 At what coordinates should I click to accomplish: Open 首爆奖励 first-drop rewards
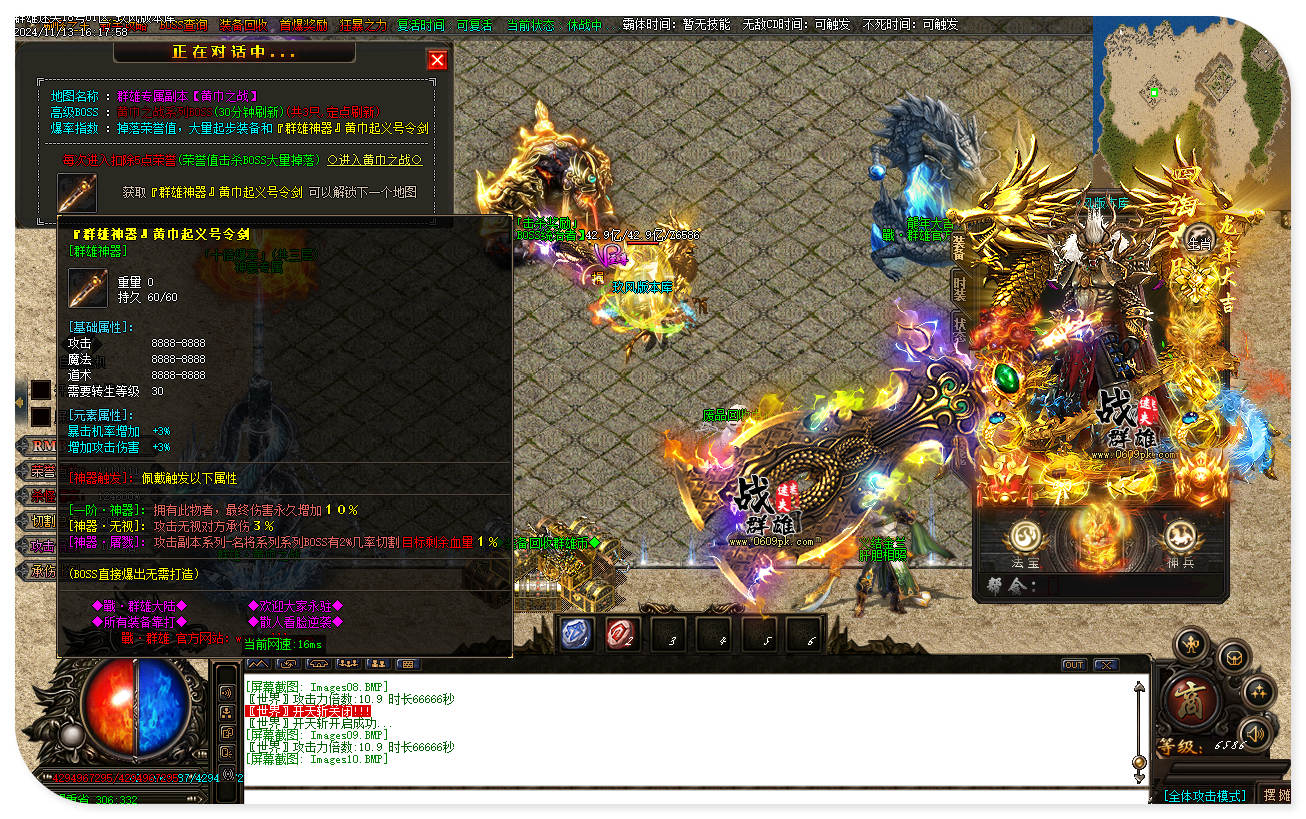(x=303, y=25)
